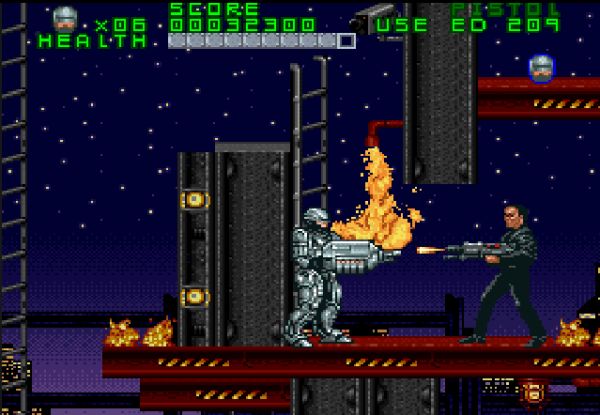
Task: Click the RoboCop head lives icon
Action: [66, 17]
